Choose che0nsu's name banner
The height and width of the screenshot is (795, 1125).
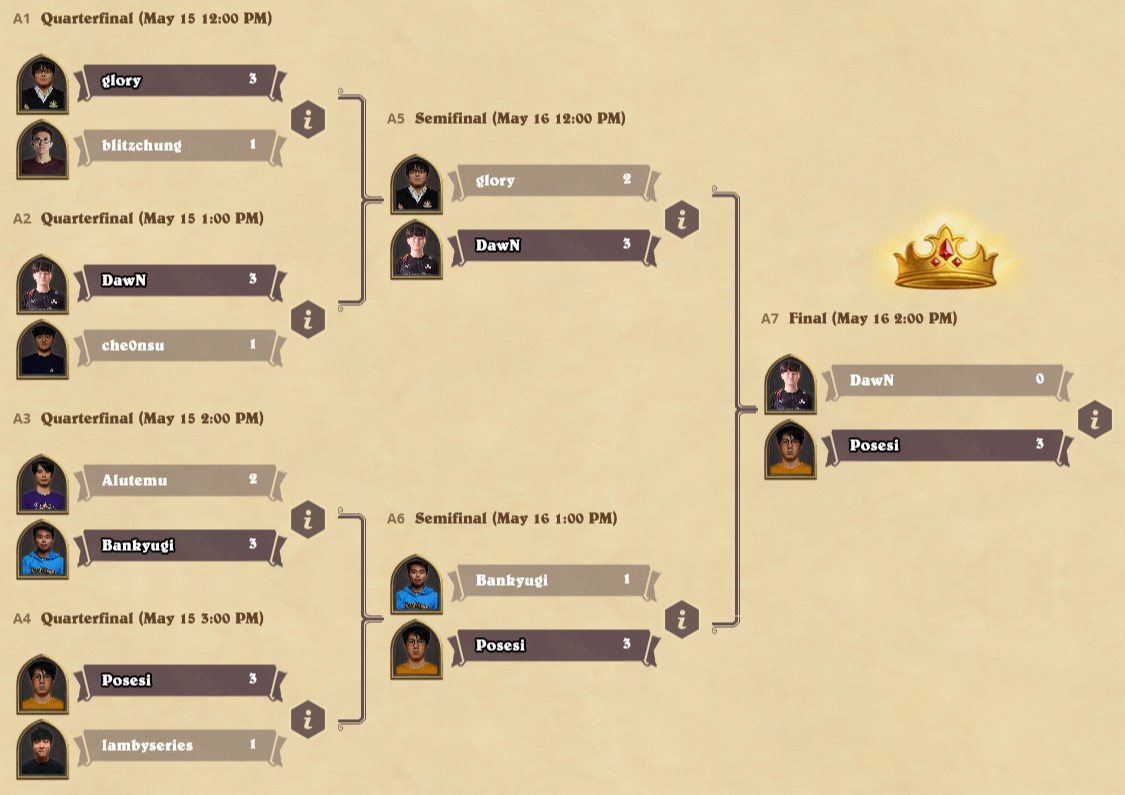(178, 346)
